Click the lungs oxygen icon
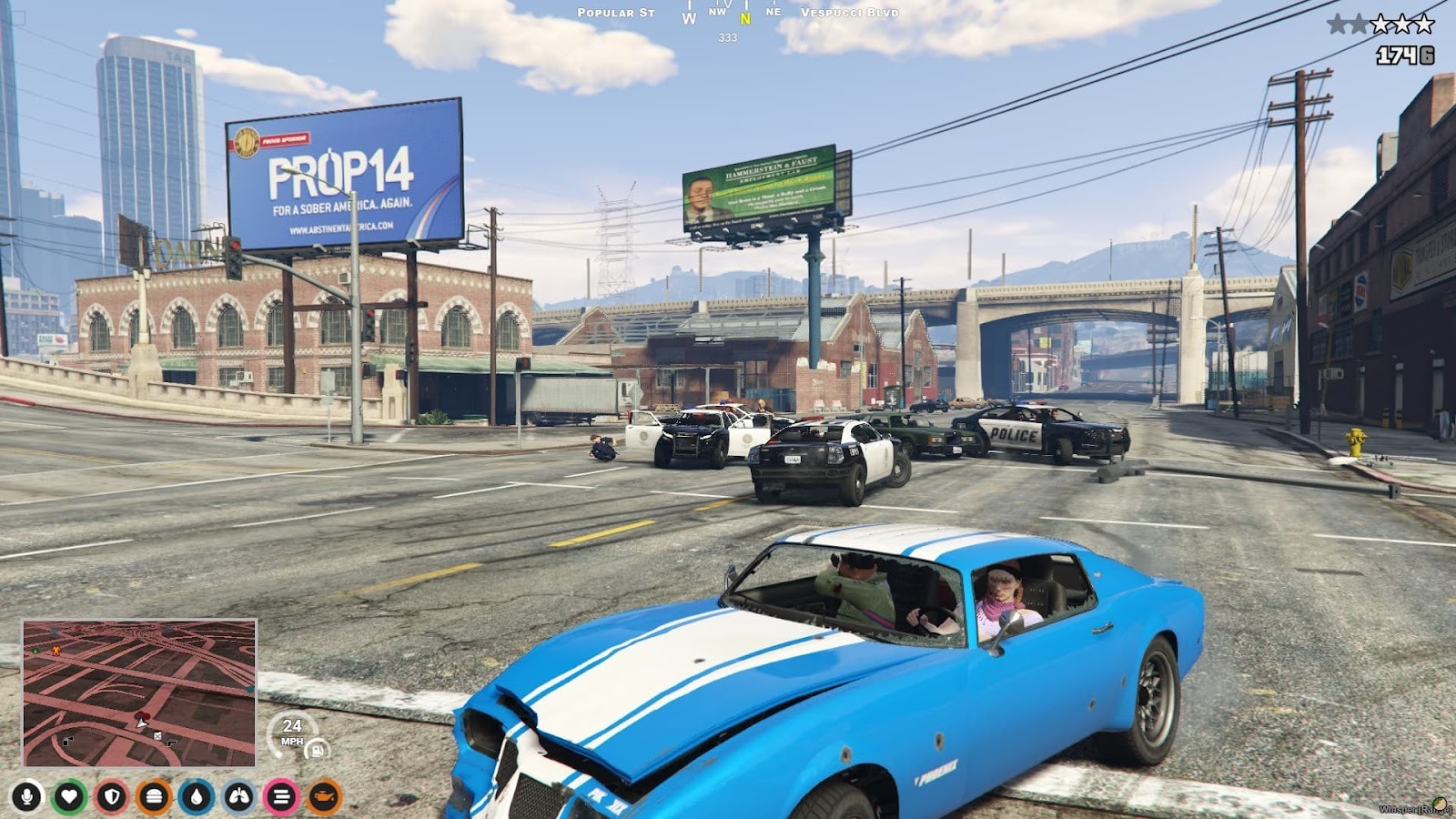Viewport: 1456px width, 819px height. (239, 797)
